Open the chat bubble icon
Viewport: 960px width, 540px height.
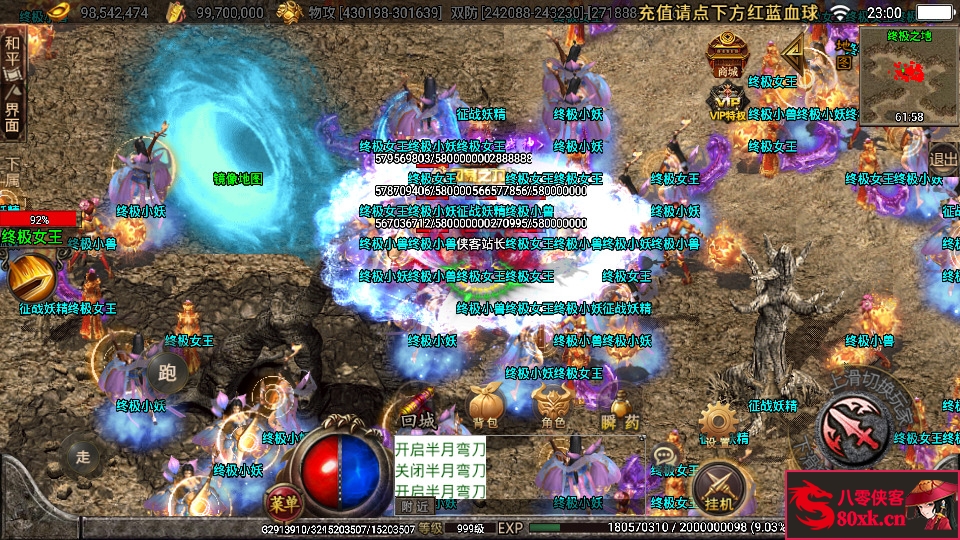[x=664, y=456]
